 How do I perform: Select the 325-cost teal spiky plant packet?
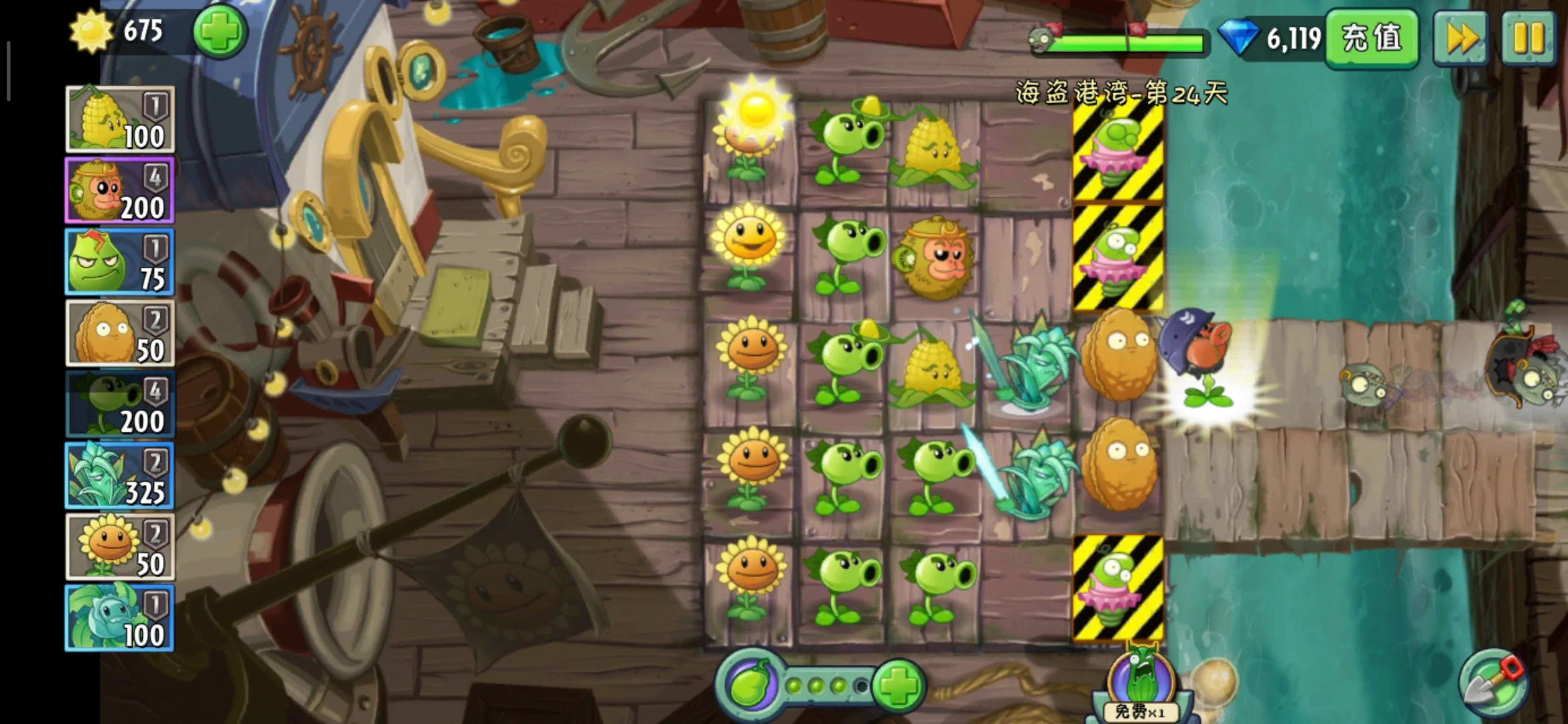[120, 475]
